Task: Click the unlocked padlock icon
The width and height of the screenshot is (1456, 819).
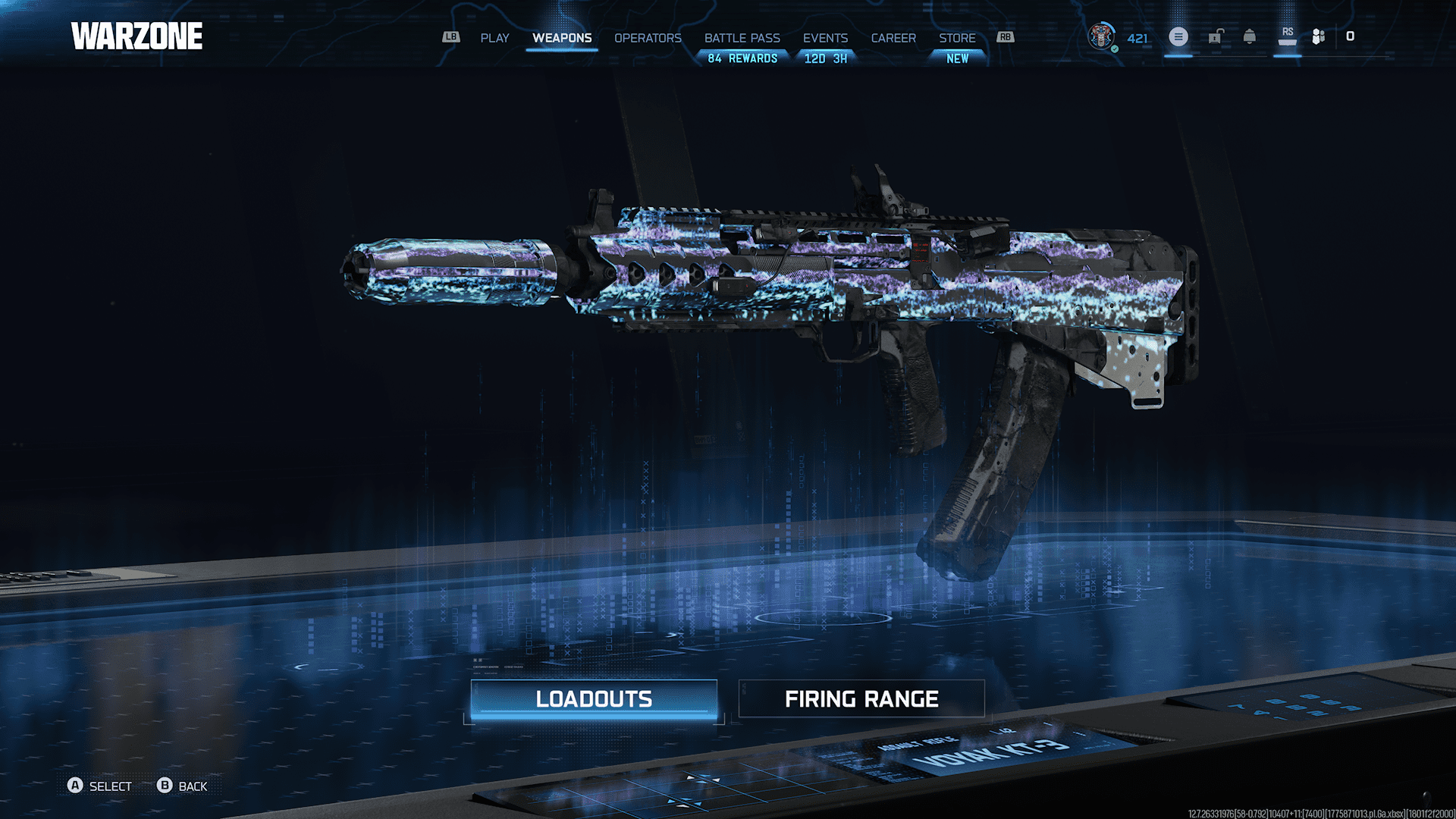Action: [x=1215, y=36]
